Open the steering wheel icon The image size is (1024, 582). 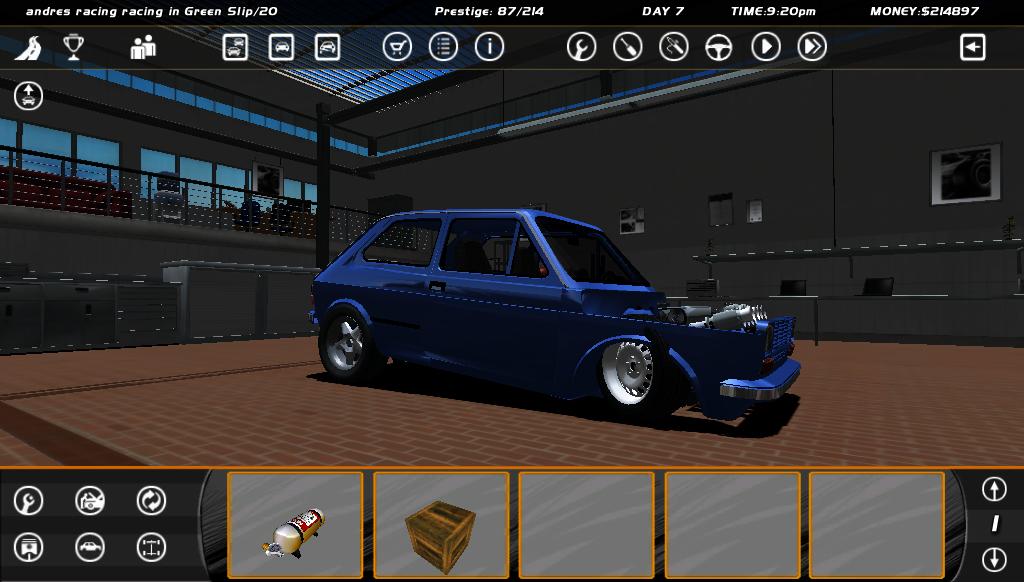pyautogui.click(x=719, y=47)
